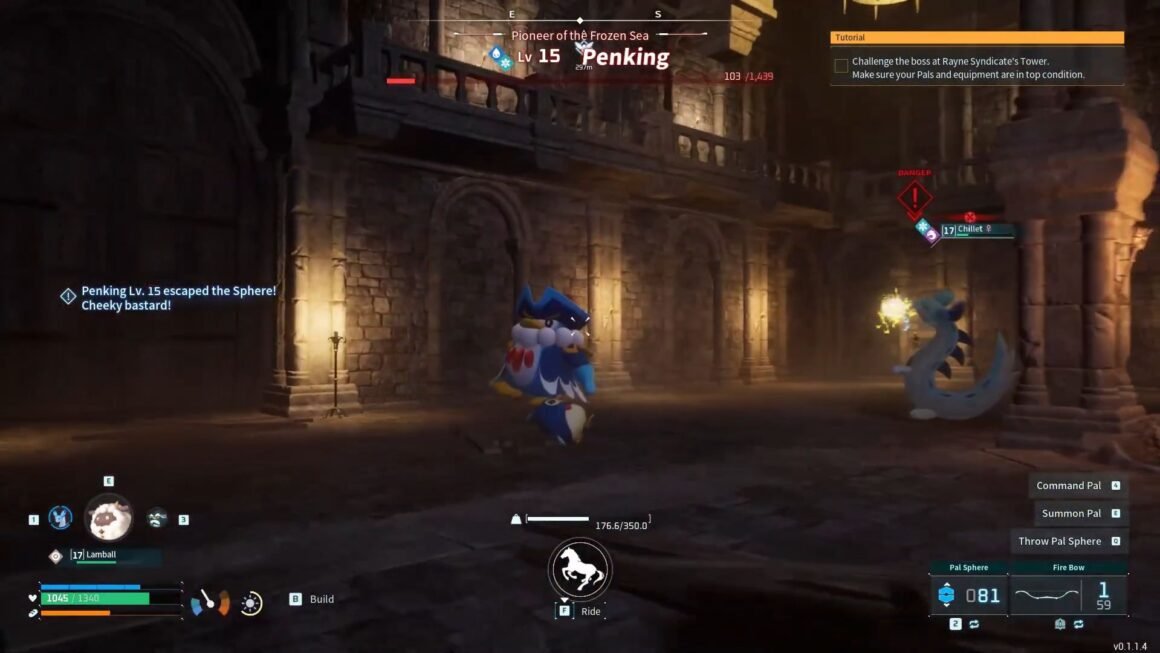Select the Pal Sphere item slot

click(x=968, y=595)
